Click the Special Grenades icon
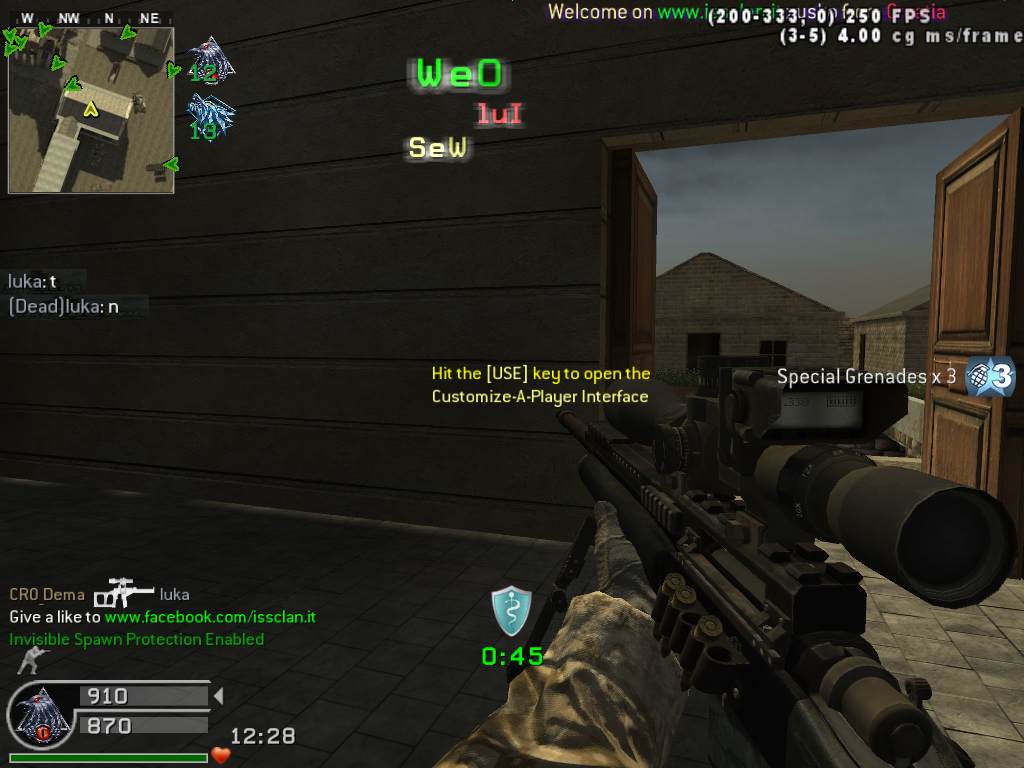Screen dimensions: 1024x768 click(990, 376)
